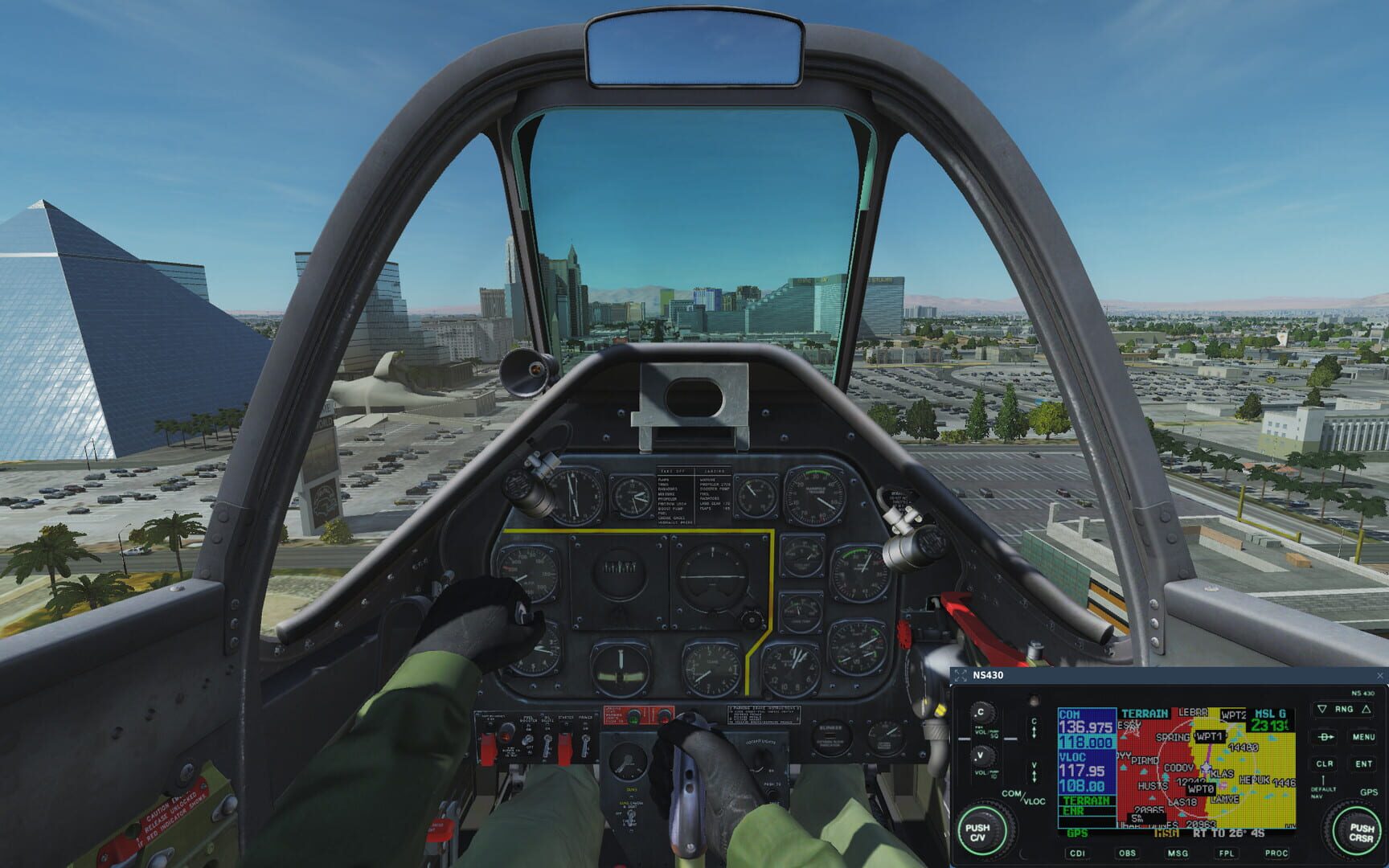Open the NS430 MENU page
Image resolution: width=1389 pixels, height=868 pixels.
point(1364,737)
